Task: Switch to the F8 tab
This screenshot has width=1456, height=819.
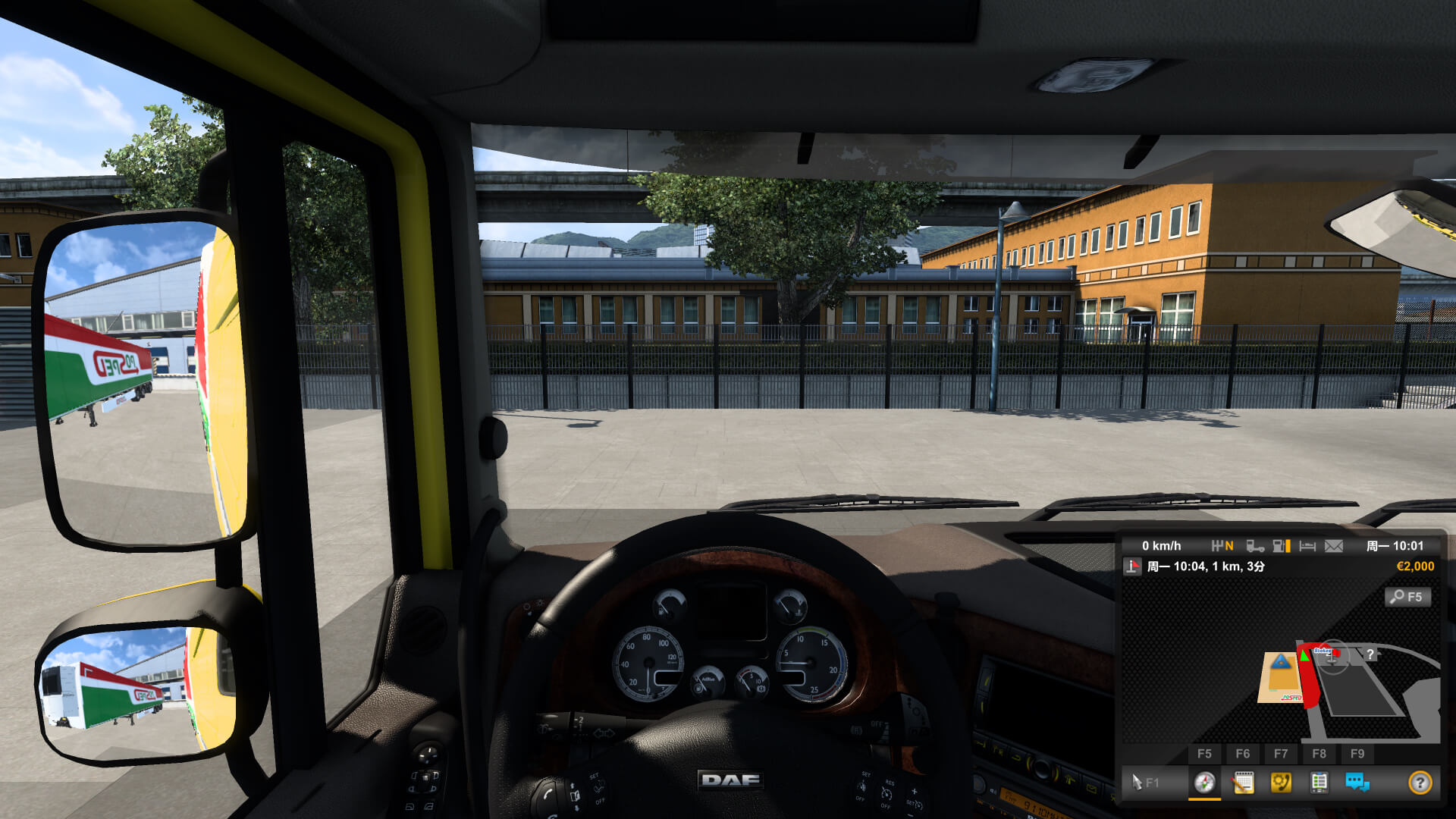Action: click(x=1319, y=753)
